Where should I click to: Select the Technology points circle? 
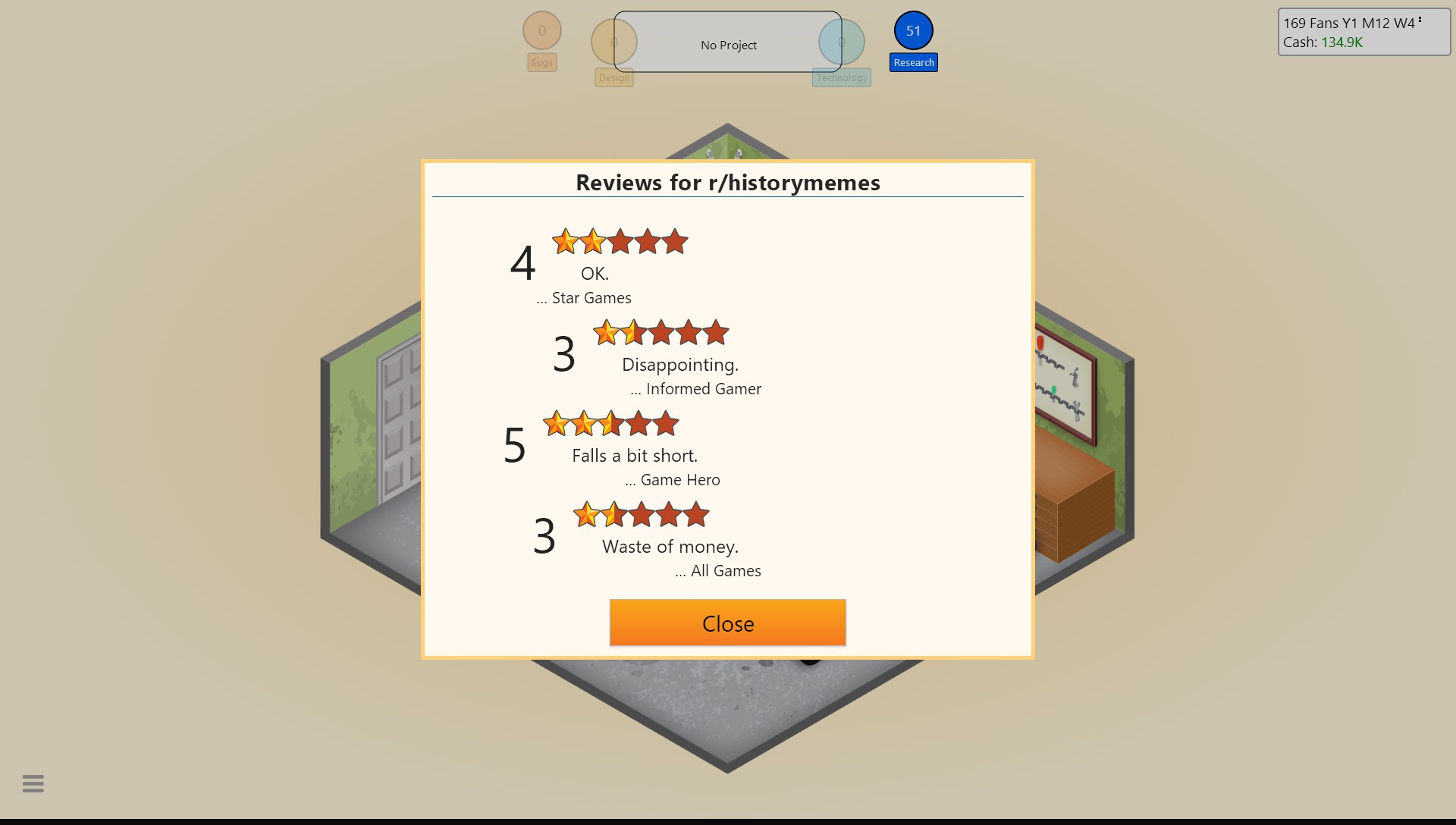coord(840,41)
